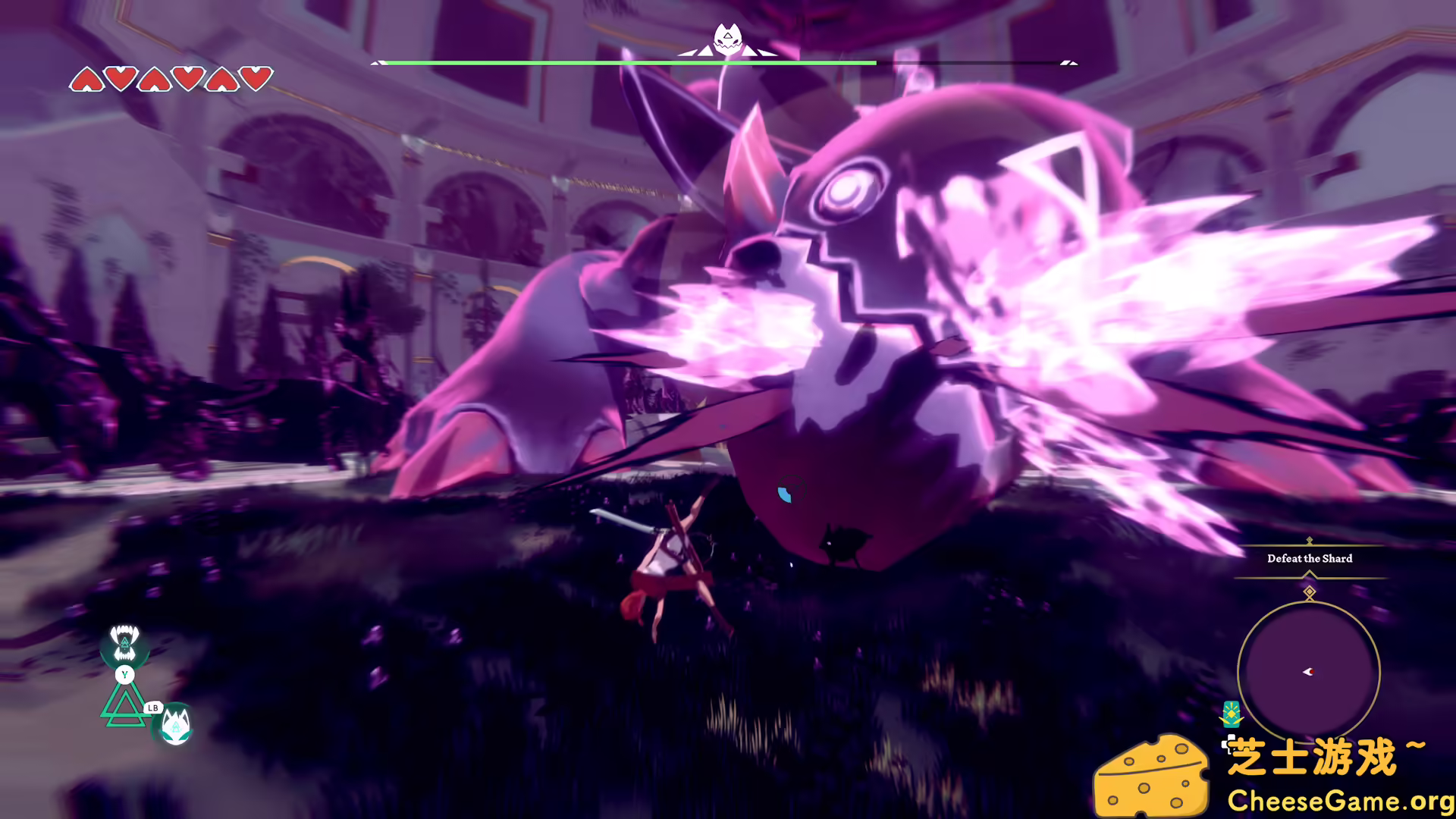Click the fox head companion command icon

(175, 724)
